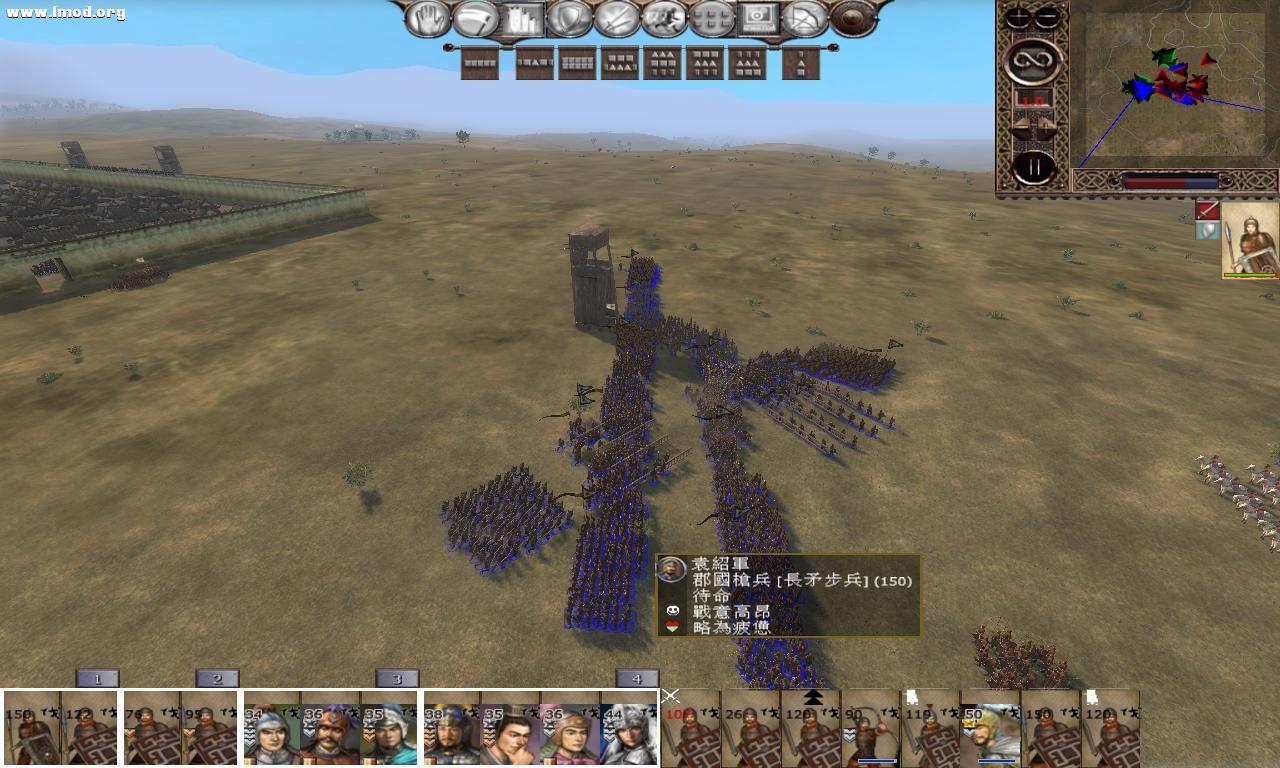Deselect units with the X above the unit cards
This screenshot has height=768, width=1280.
coord(669,696)
